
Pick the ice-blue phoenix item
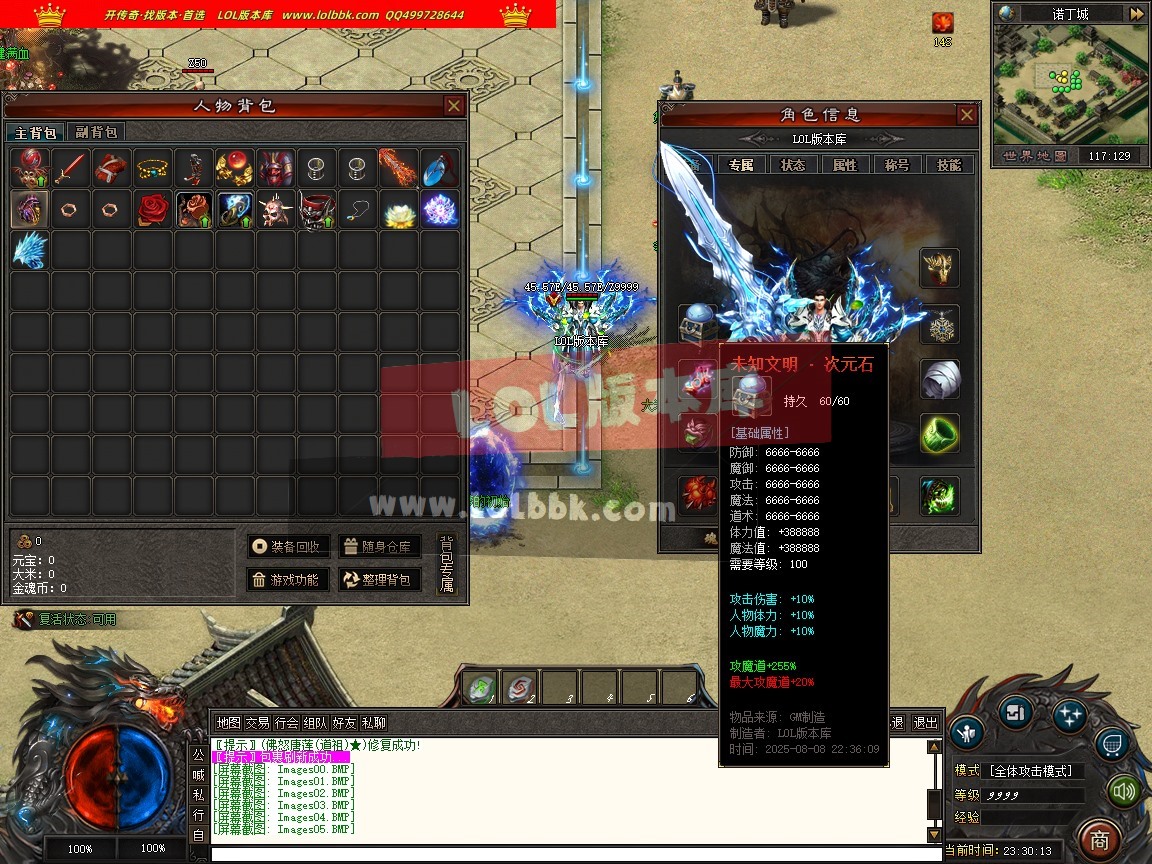(29, 250)
